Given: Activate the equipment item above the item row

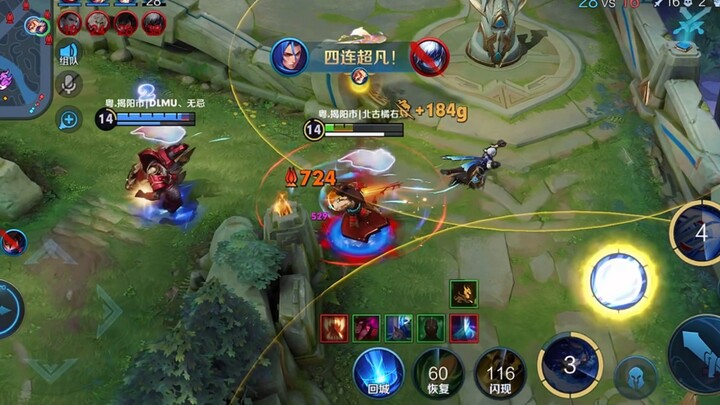Looking at the screenshot, I should [464, 293].
